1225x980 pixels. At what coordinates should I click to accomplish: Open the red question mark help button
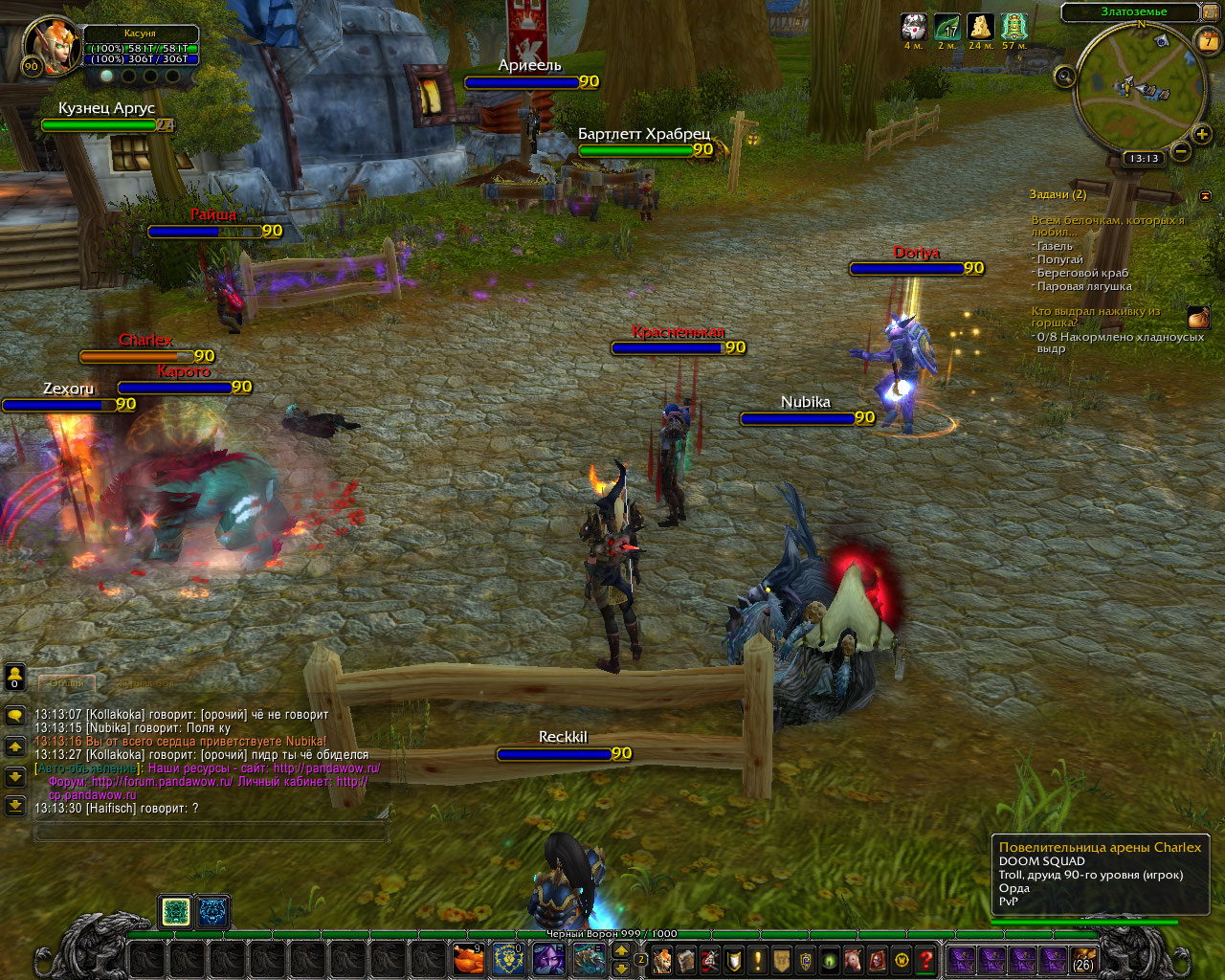[925, 959]
